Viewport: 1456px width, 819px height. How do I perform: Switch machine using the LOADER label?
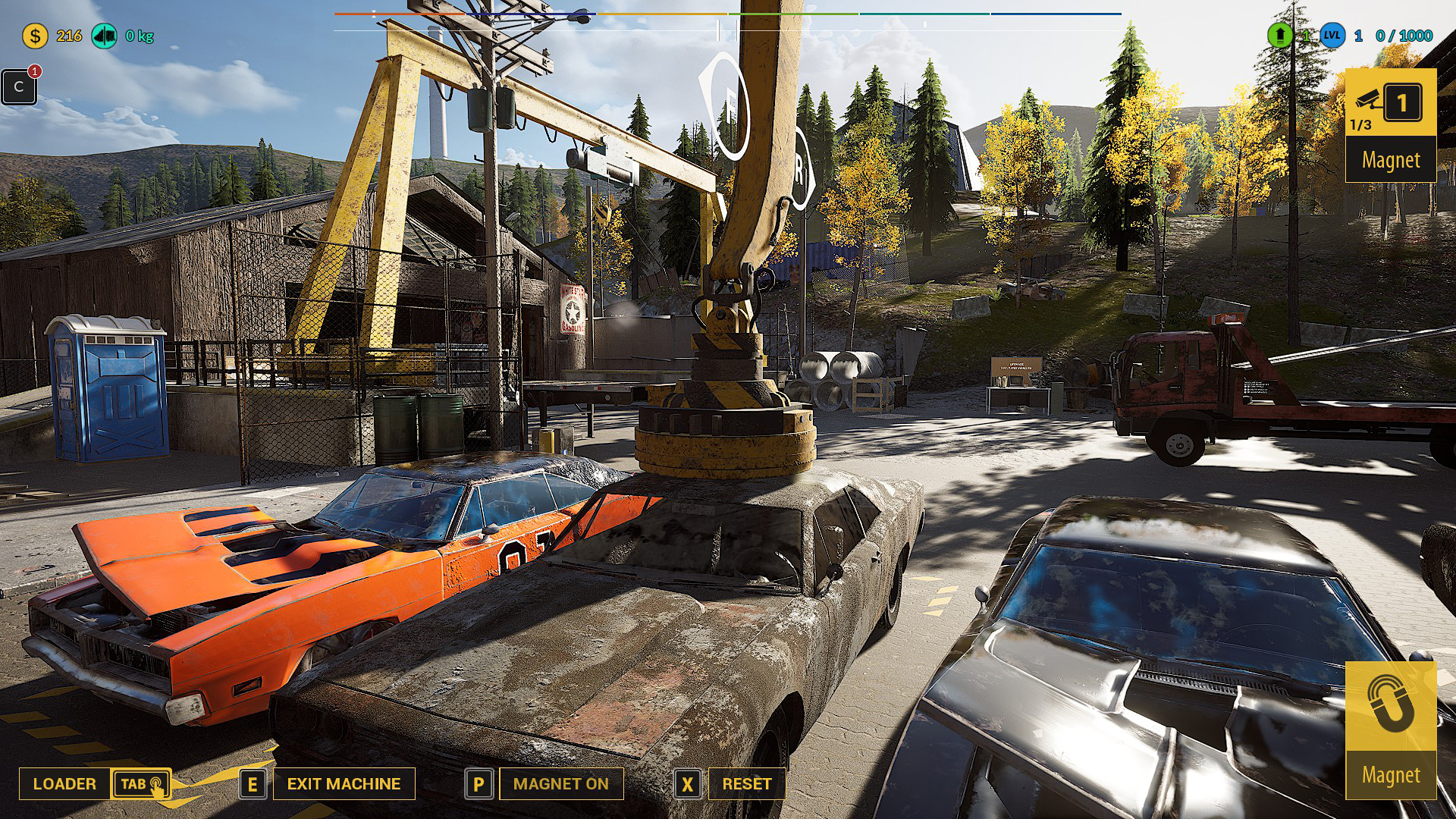64,784
